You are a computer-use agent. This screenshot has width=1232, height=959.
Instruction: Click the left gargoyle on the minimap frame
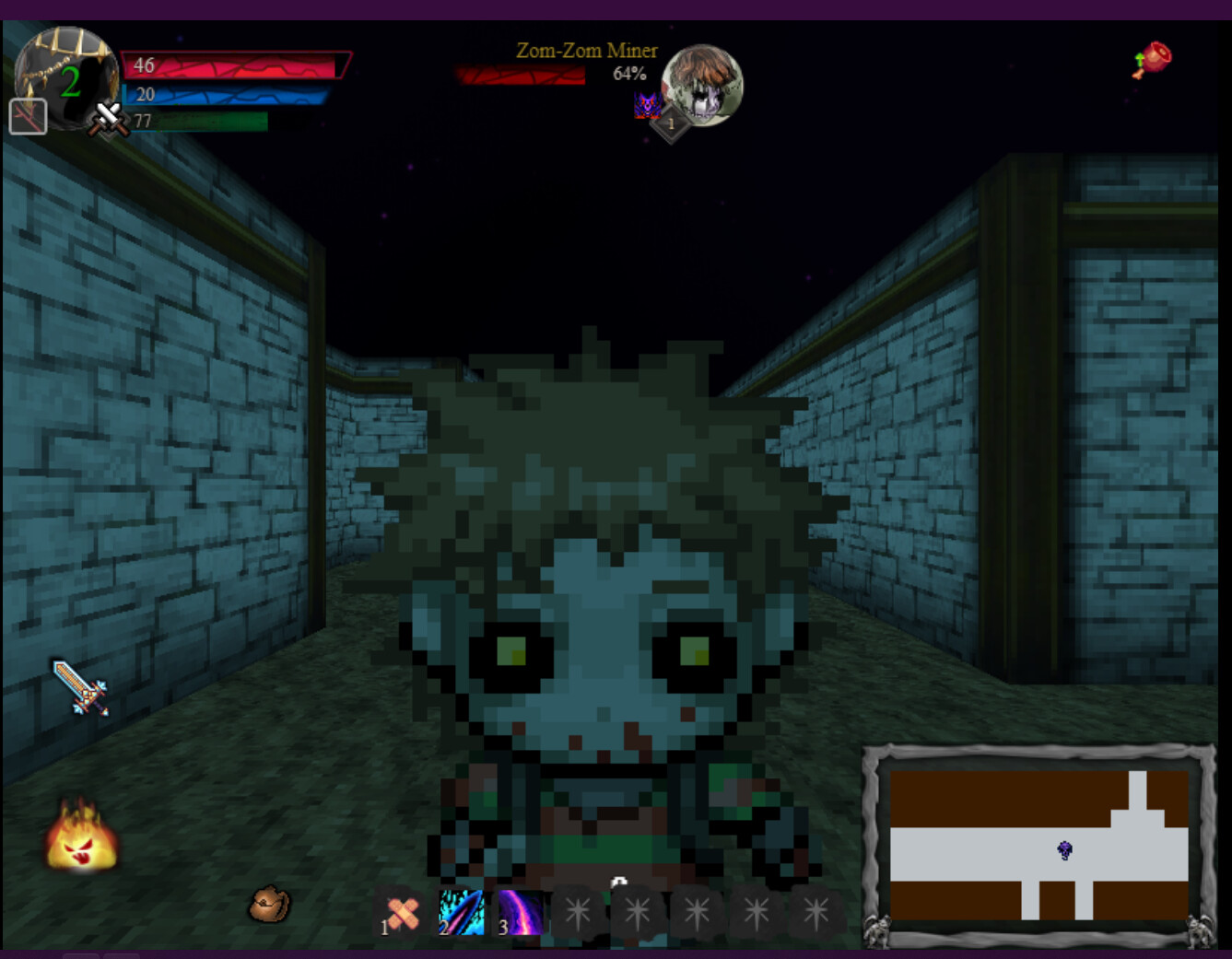(x=877, y=934)
